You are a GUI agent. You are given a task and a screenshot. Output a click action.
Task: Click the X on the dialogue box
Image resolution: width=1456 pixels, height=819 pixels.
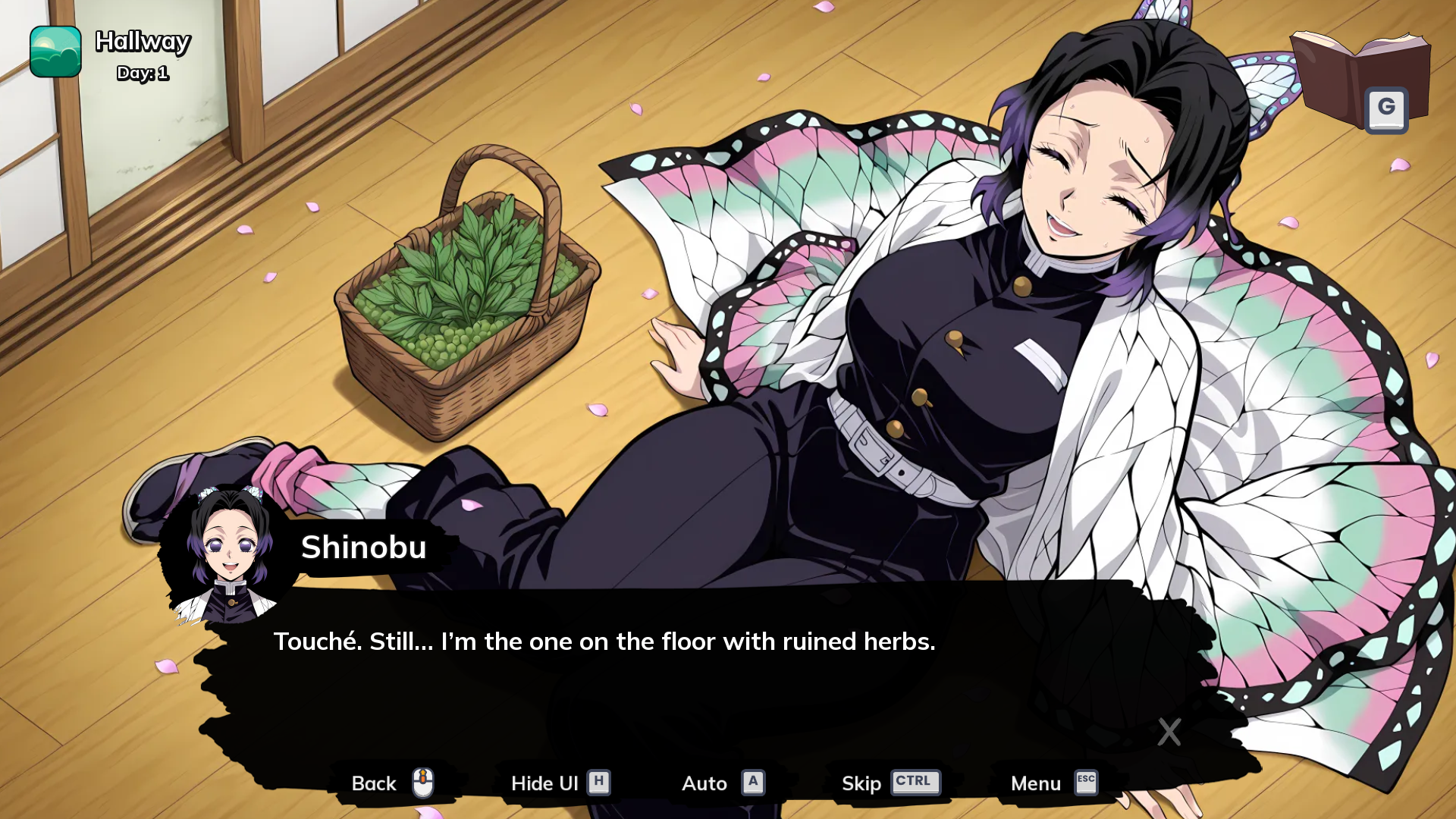(1169, 732)
